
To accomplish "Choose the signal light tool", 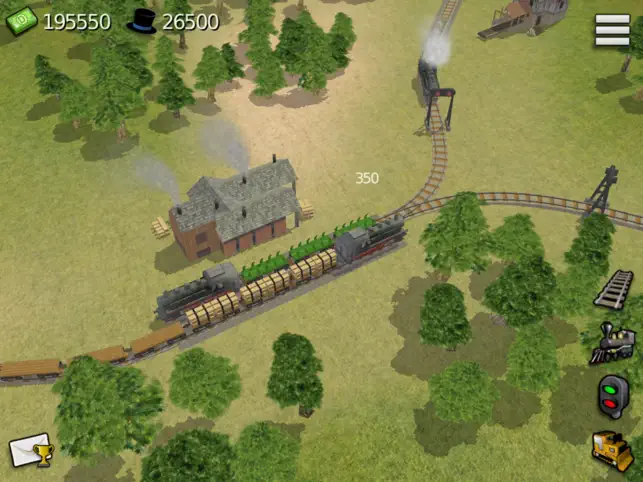I will click(x=612, y=396).
